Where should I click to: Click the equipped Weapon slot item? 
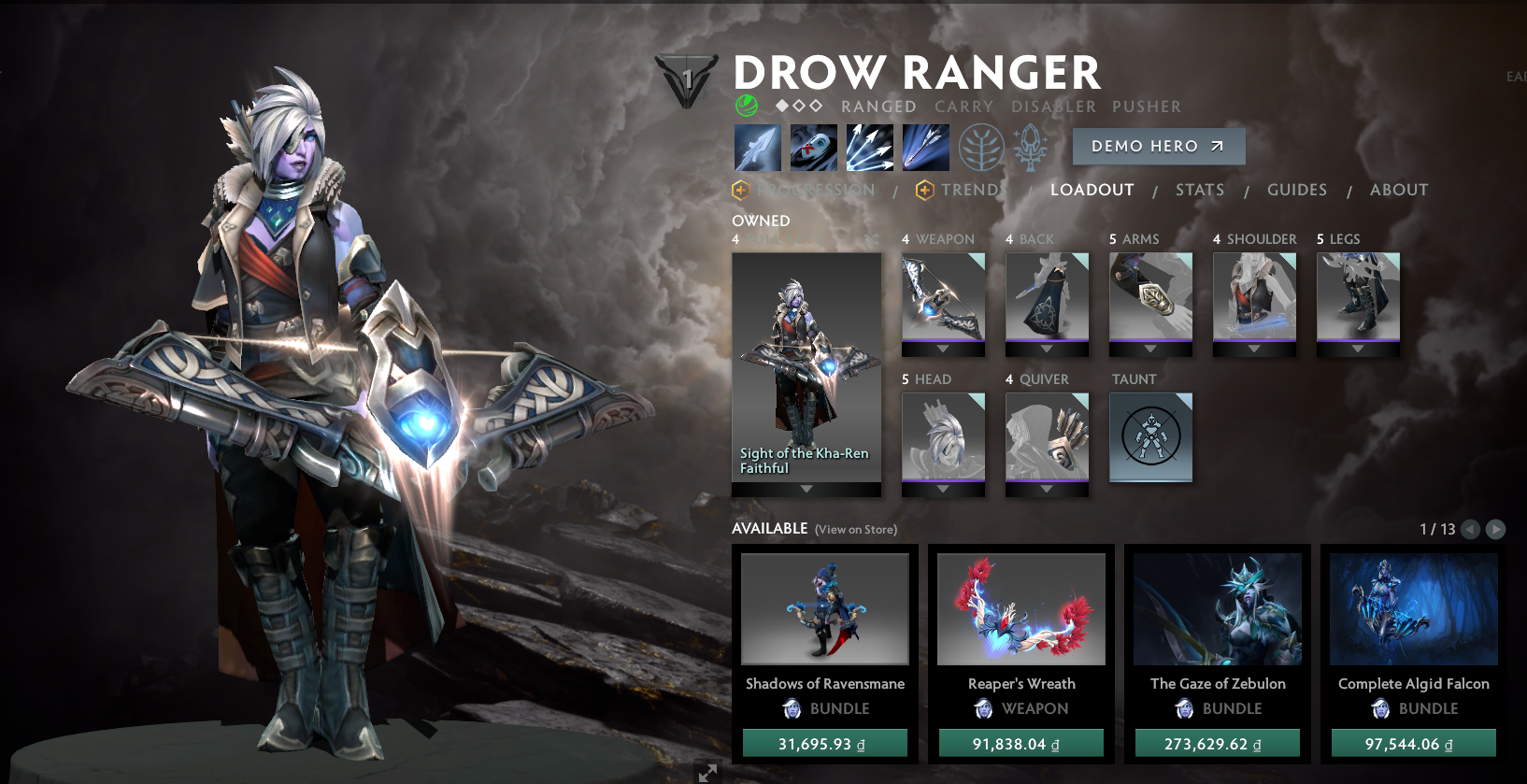click(942, 299)
